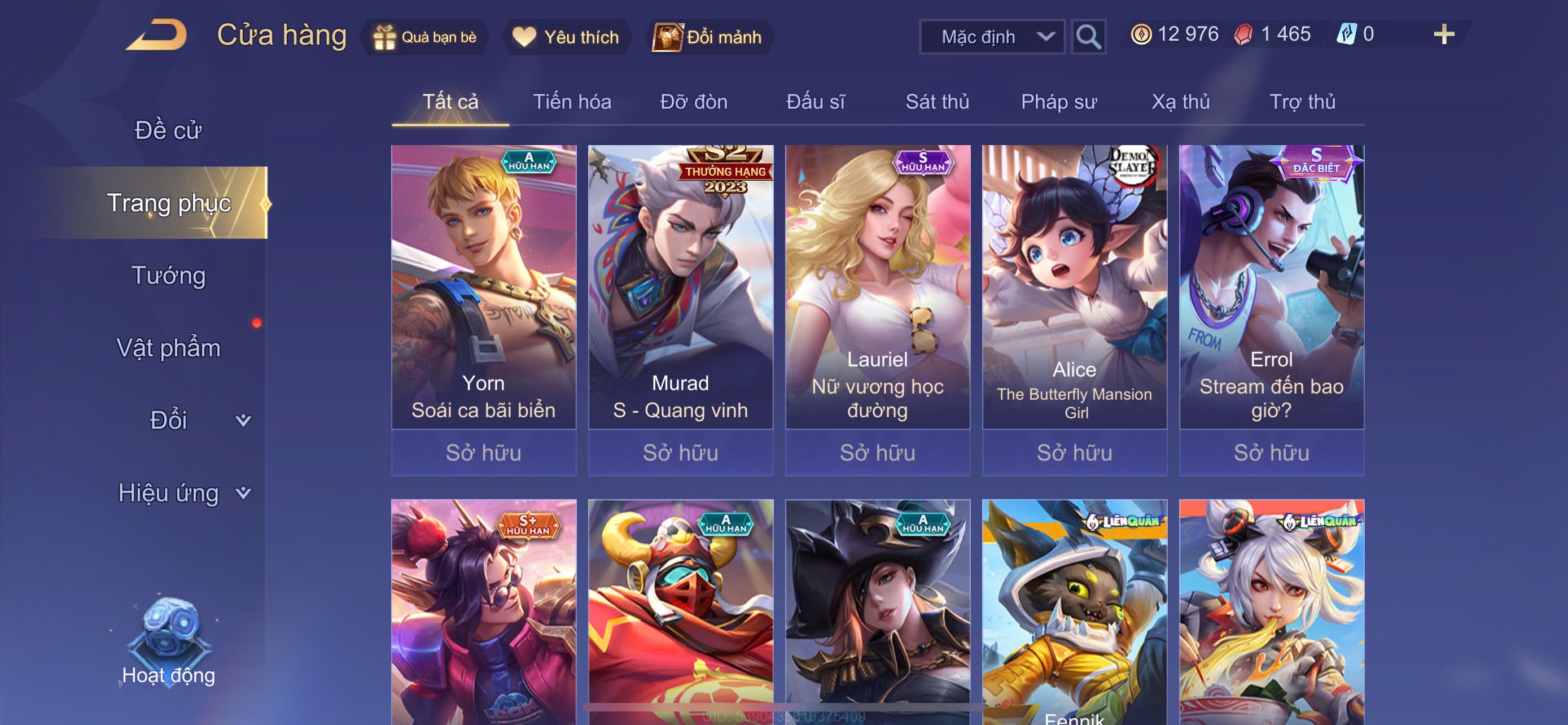Expand the Mặc định sort dropdown
Viewport: 1568px width, 725px height.
click(992, 37)
